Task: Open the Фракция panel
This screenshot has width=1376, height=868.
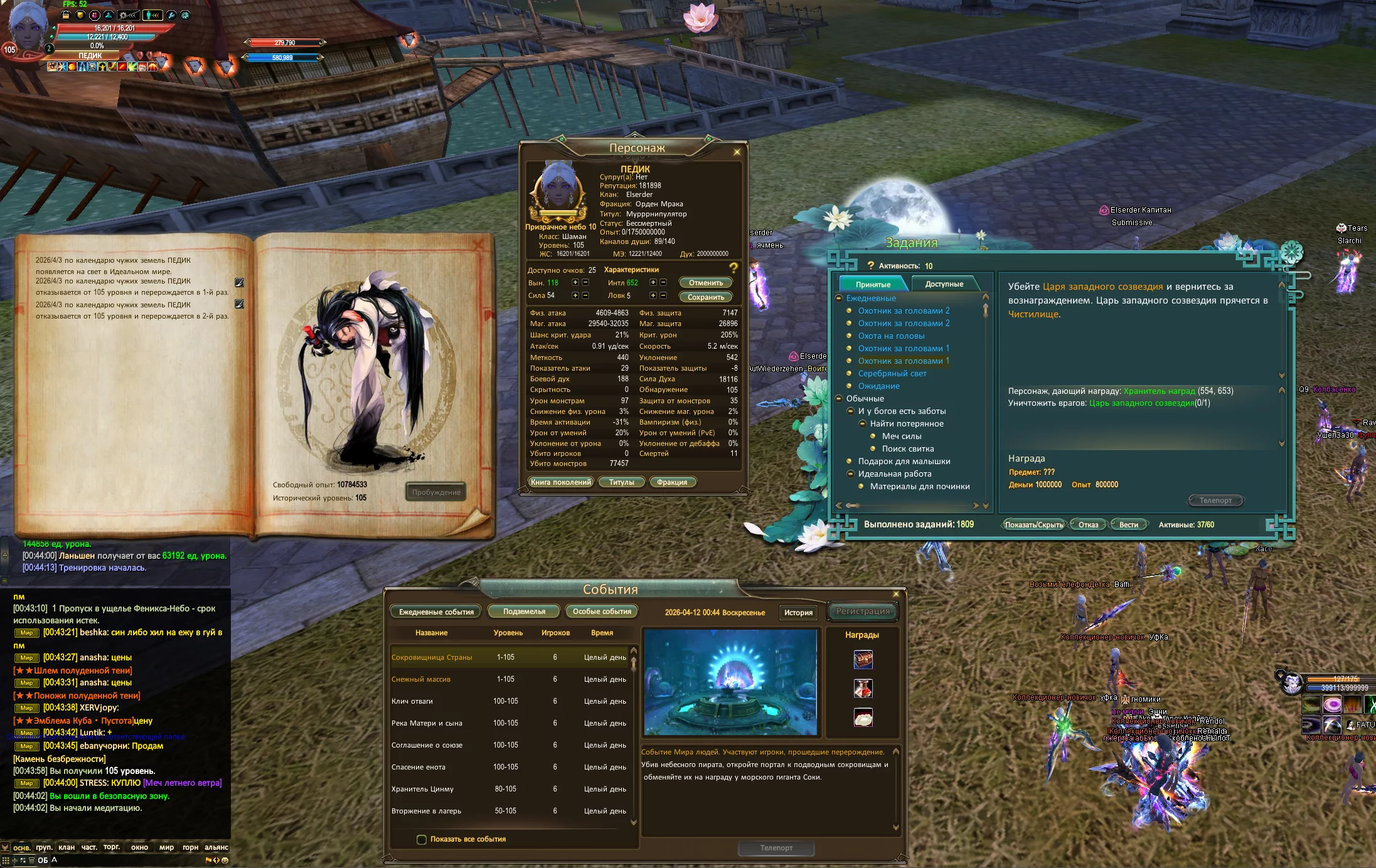Action: (x=672, y=482)
